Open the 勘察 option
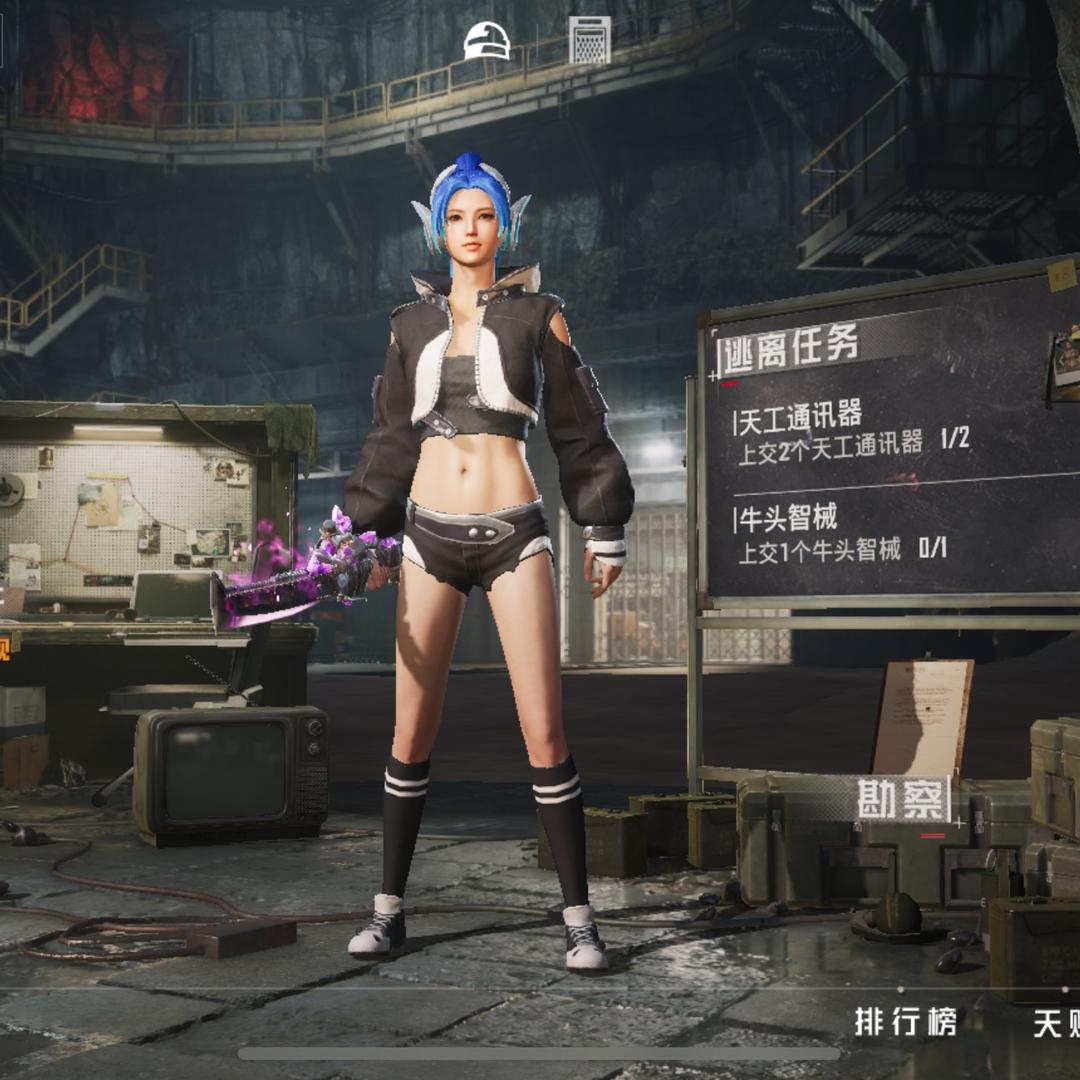Image resolution: width=1080 pixels, height=1080 pixels. click(901, 799)
